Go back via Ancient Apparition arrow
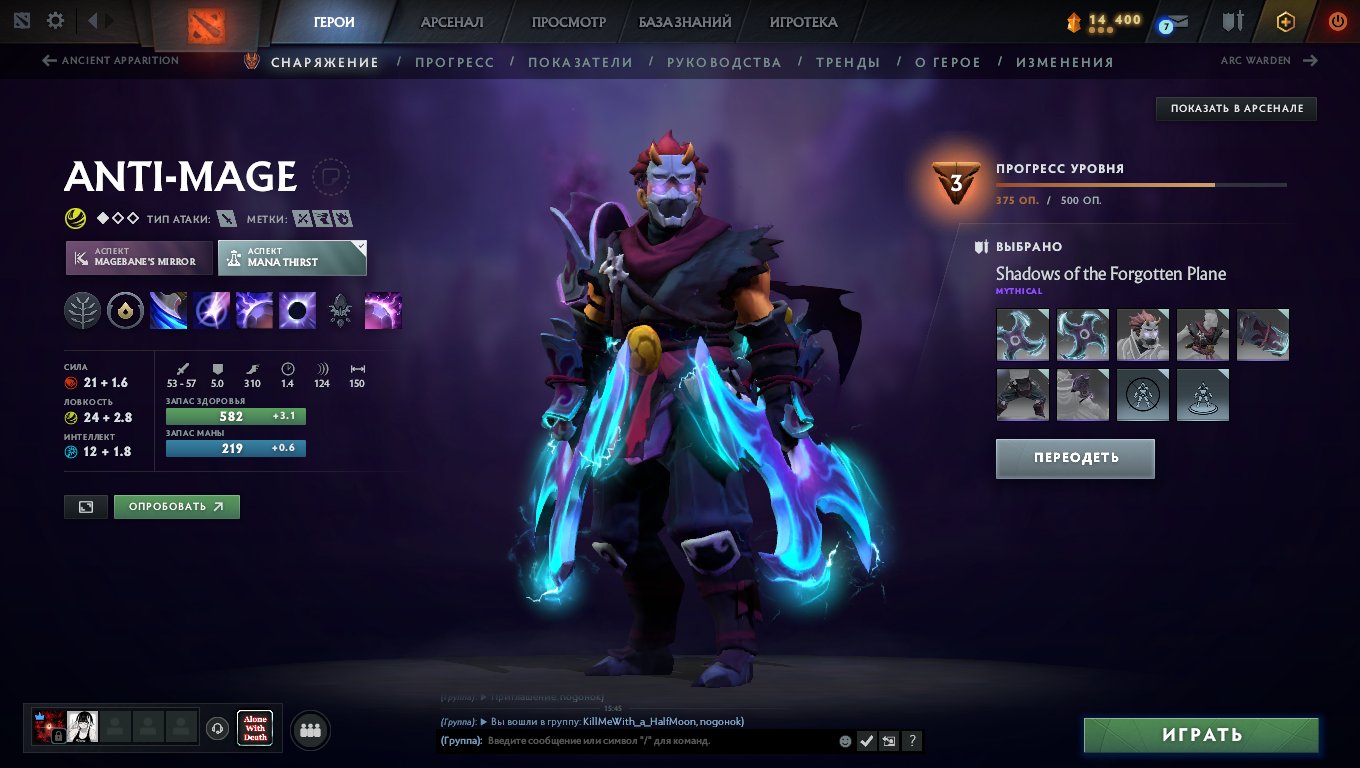 (48, 60)
